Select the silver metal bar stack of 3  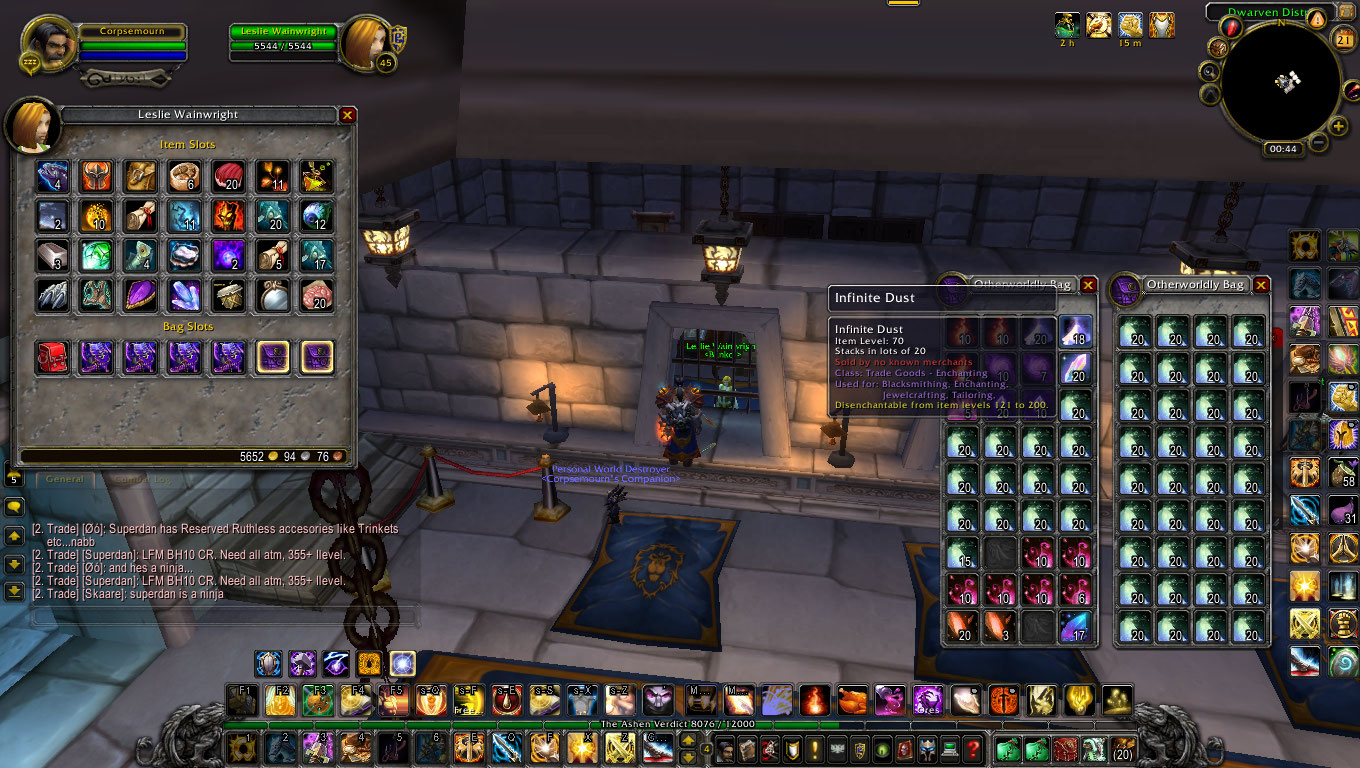52,256
